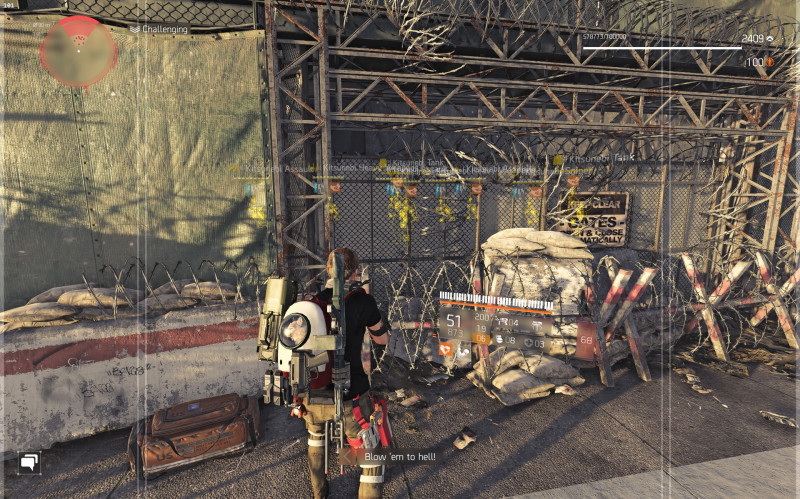The image size is (800, 499).
Task: Open the chat speech-bubble icon
Action: tap(29, 461)
